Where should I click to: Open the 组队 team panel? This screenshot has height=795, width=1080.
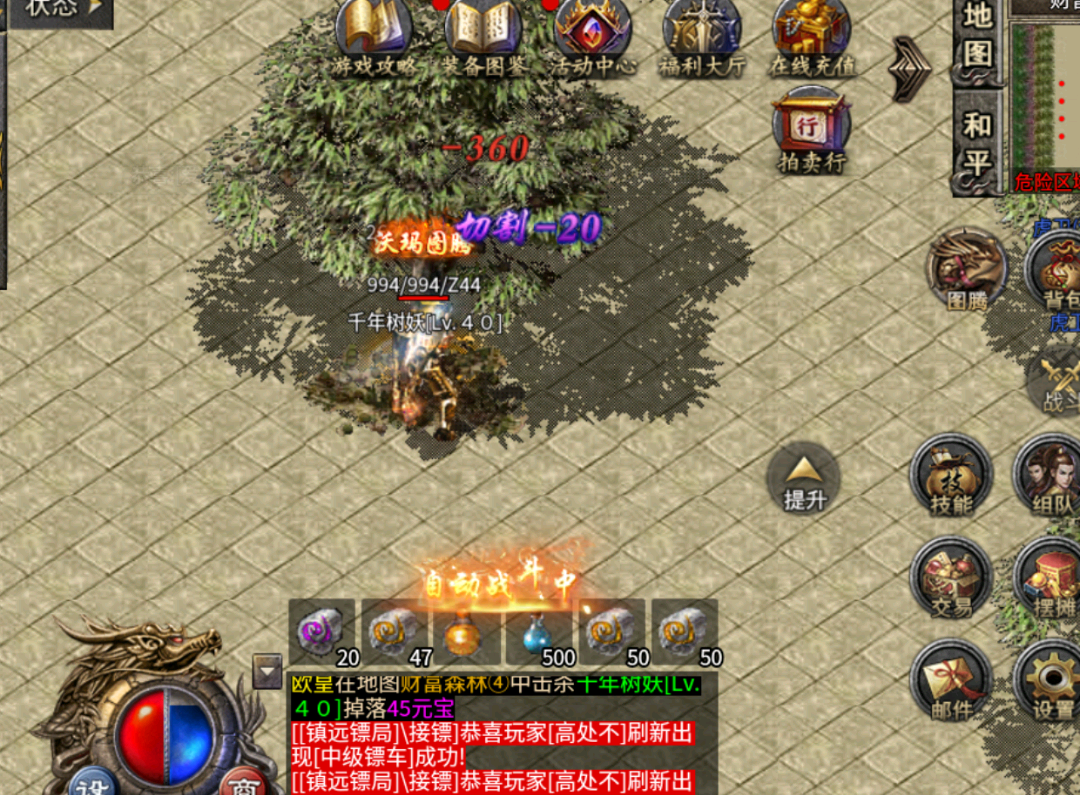[1050, 476]
